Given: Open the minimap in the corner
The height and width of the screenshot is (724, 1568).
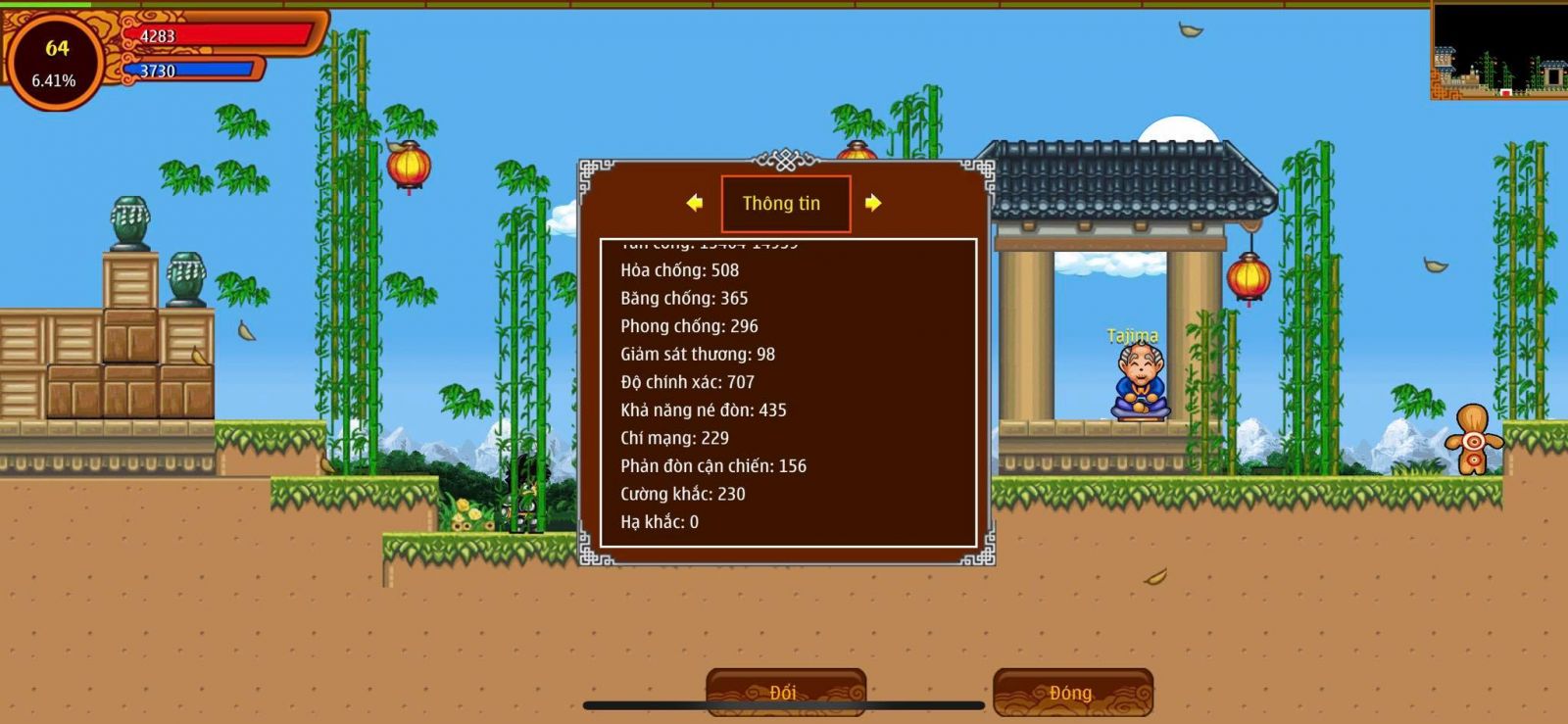Looking at the screenshot, I should pos(1498,50).
